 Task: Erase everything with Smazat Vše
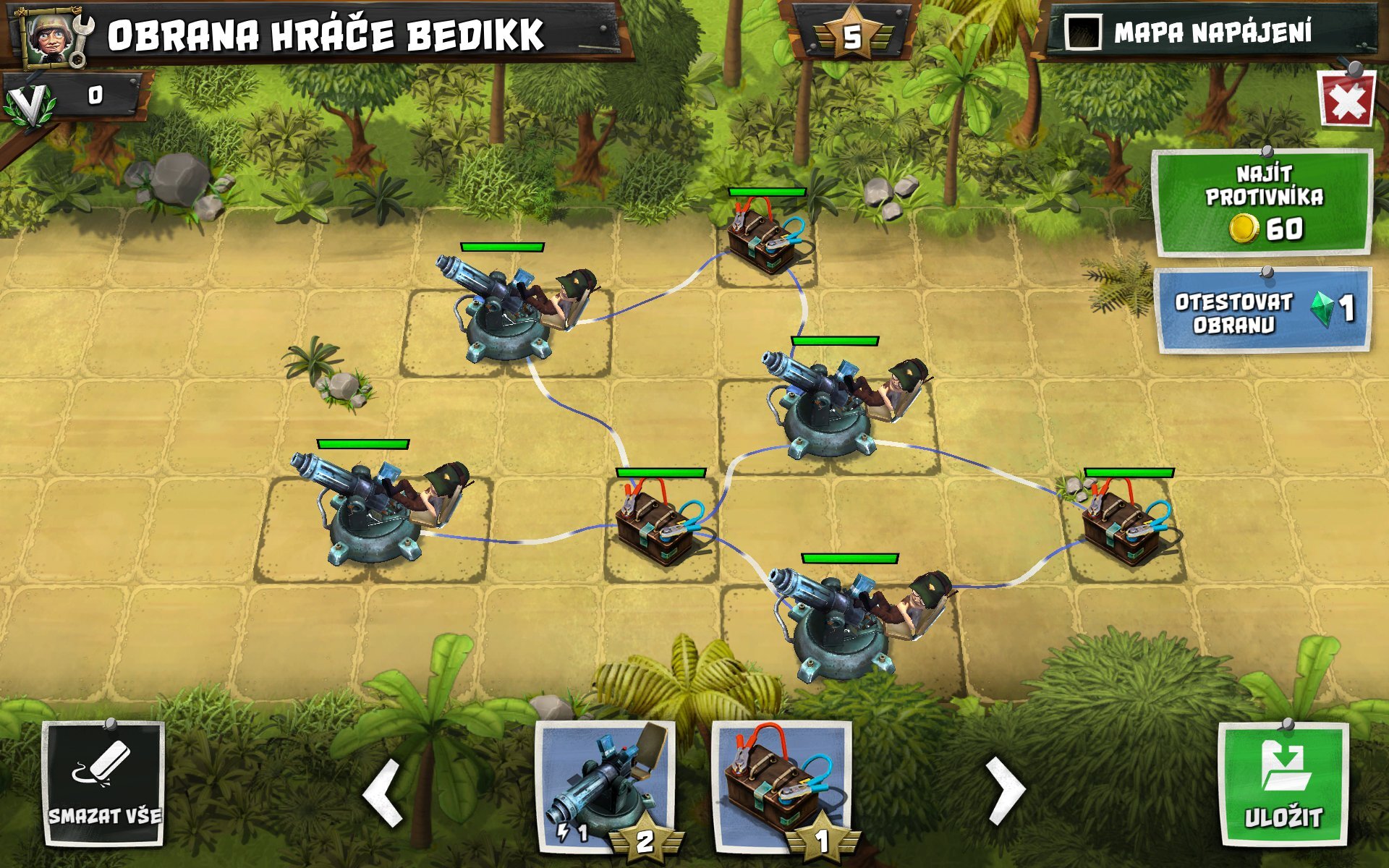[103, 784]
